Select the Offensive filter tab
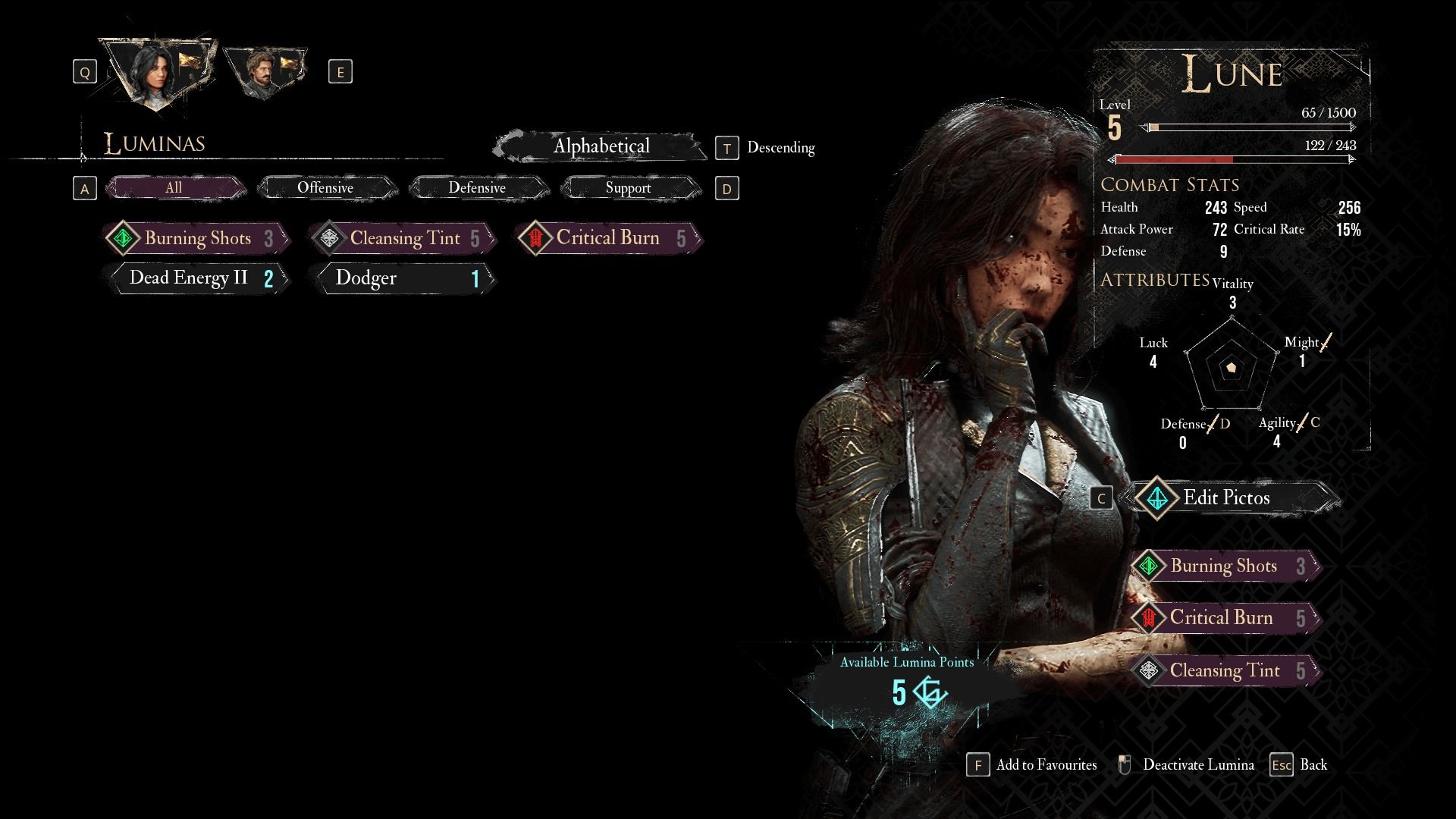 click(x=327, y=187)
